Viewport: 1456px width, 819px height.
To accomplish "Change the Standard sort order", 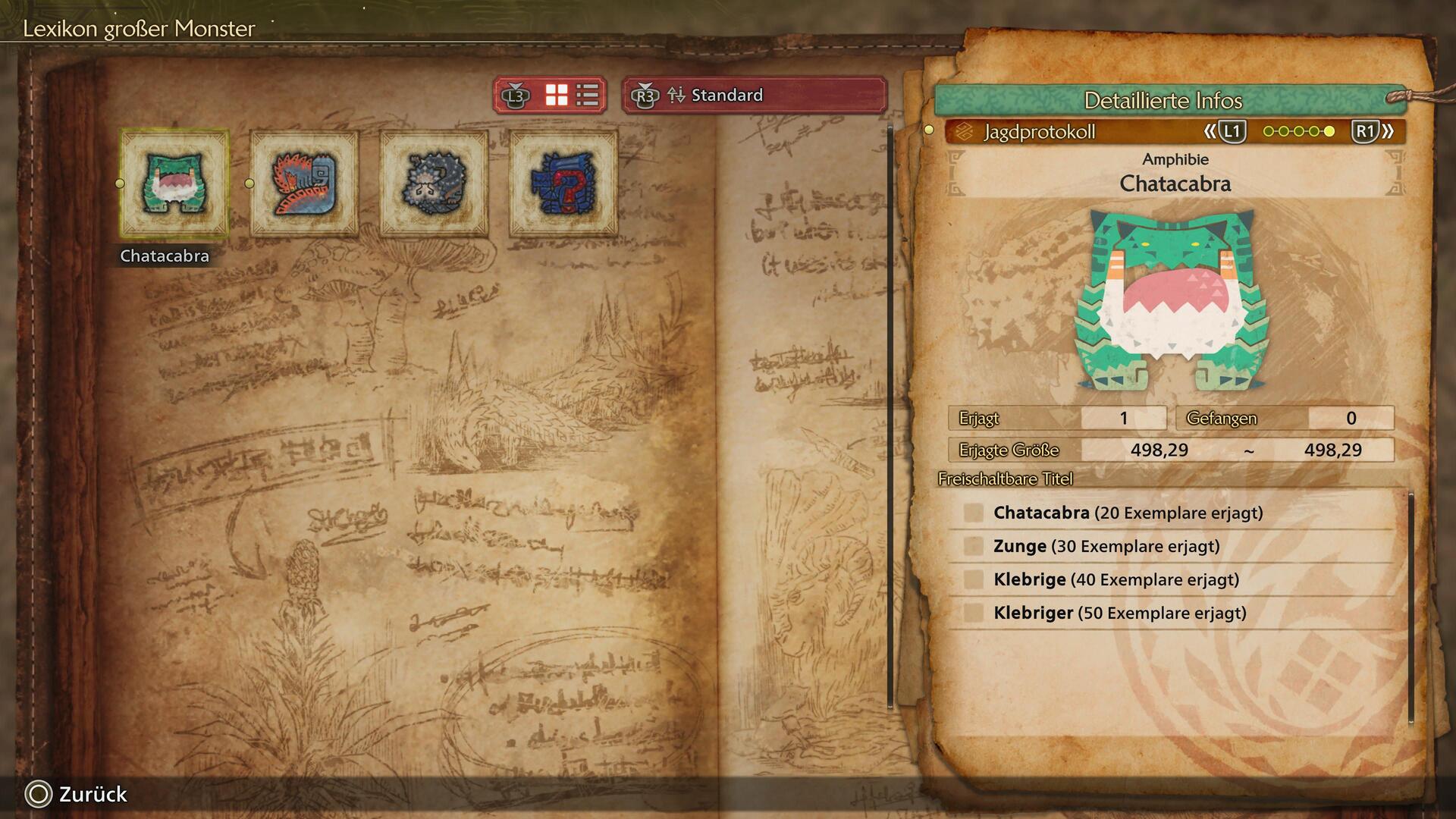I will pos(755,96).
